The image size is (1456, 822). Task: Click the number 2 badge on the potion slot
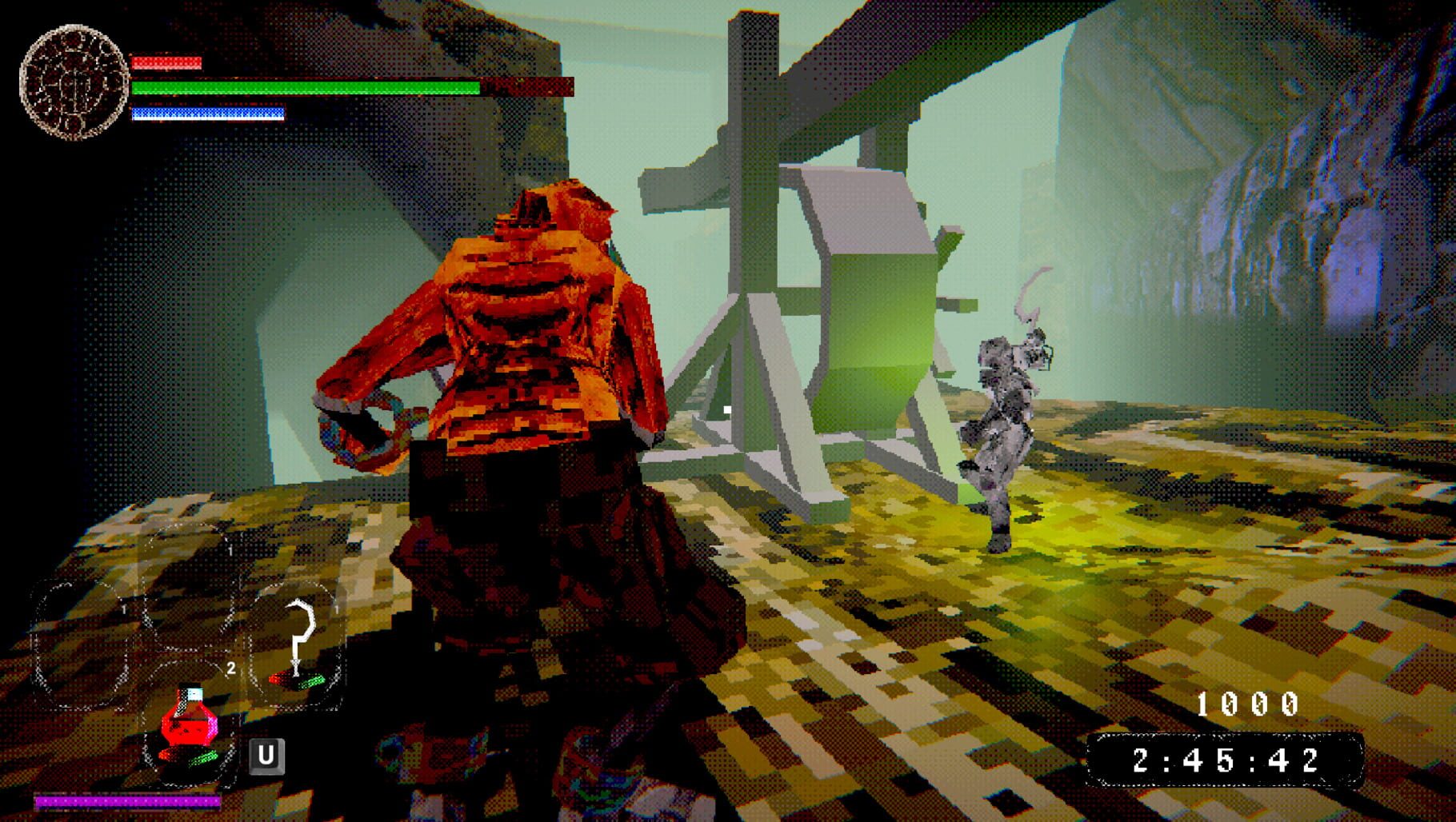(x=231, y=668)
